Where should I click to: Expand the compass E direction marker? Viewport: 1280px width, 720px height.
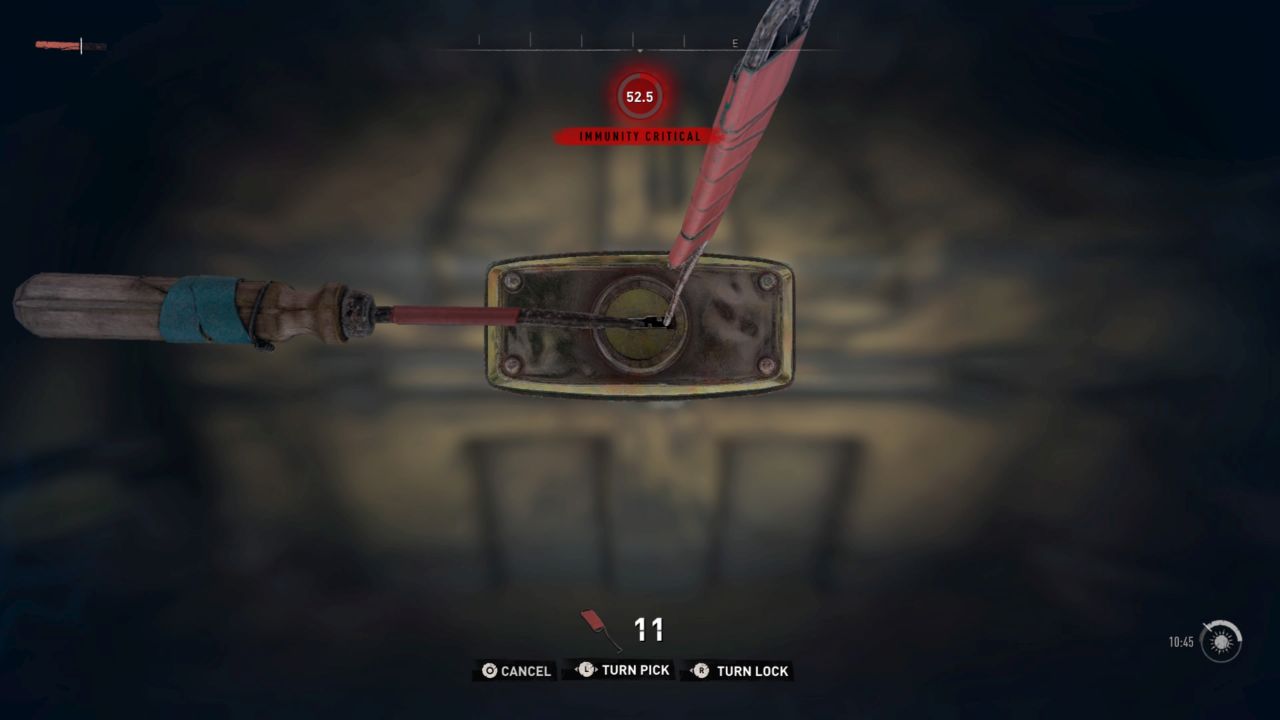733,44
